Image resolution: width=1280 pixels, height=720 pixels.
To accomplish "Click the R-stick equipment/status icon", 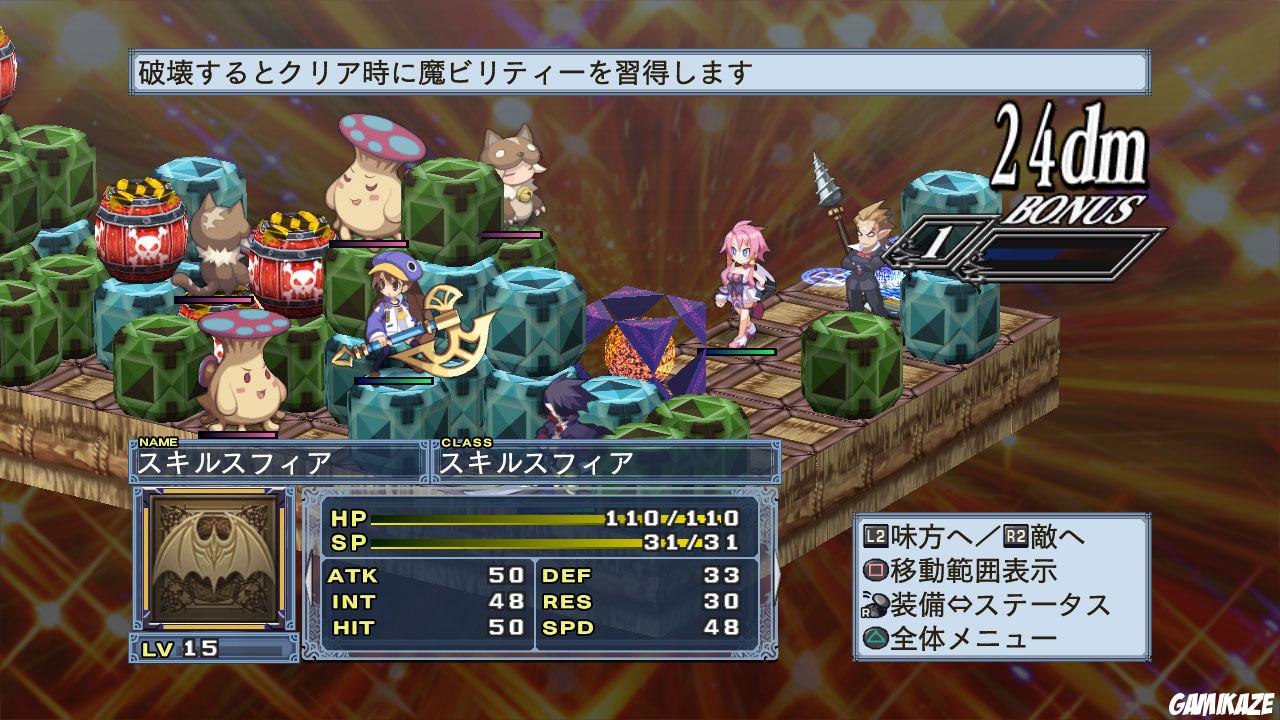I will pyautogui.click(x=874, y=604).
